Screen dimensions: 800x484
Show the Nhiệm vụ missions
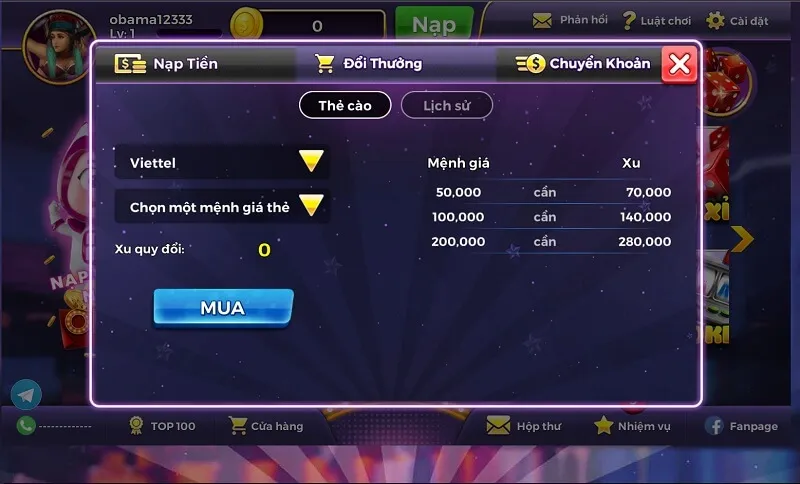[632, 426]
